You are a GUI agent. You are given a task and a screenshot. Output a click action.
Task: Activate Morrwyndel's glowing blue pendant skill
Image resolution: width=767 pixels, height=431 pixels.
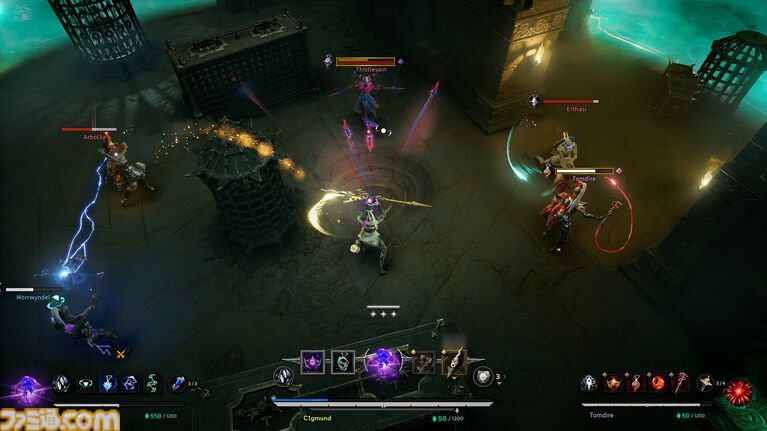coord(108,383)
